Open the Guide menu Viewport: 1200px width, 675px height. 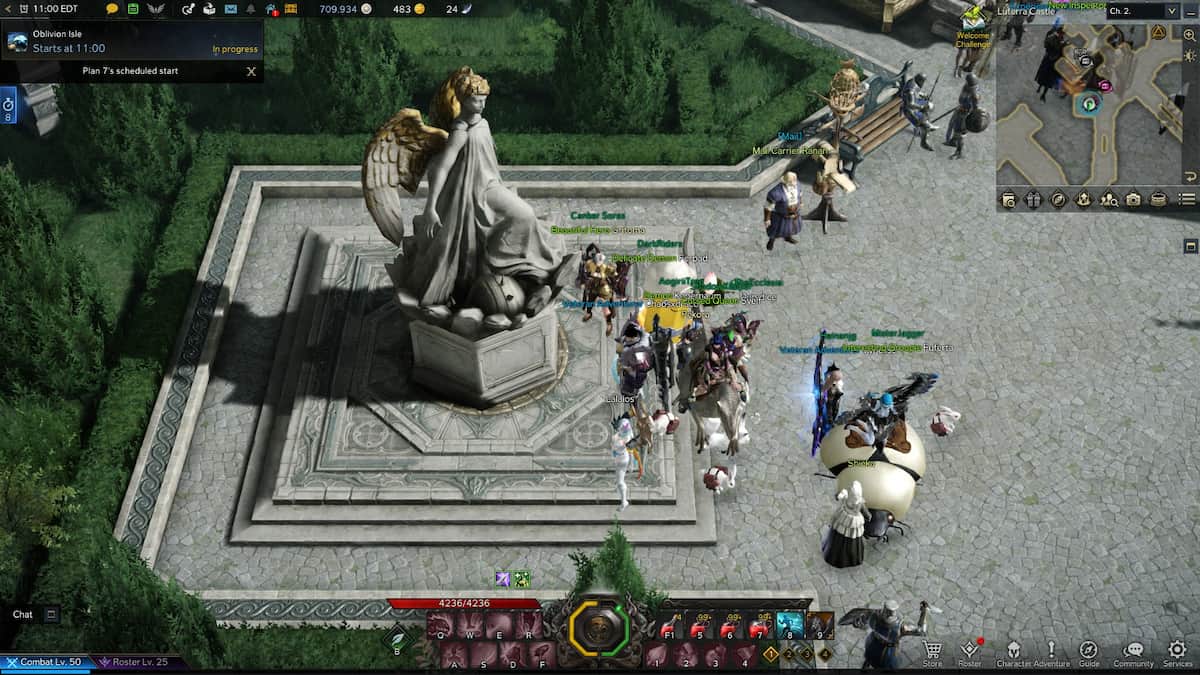[1089, 651]
